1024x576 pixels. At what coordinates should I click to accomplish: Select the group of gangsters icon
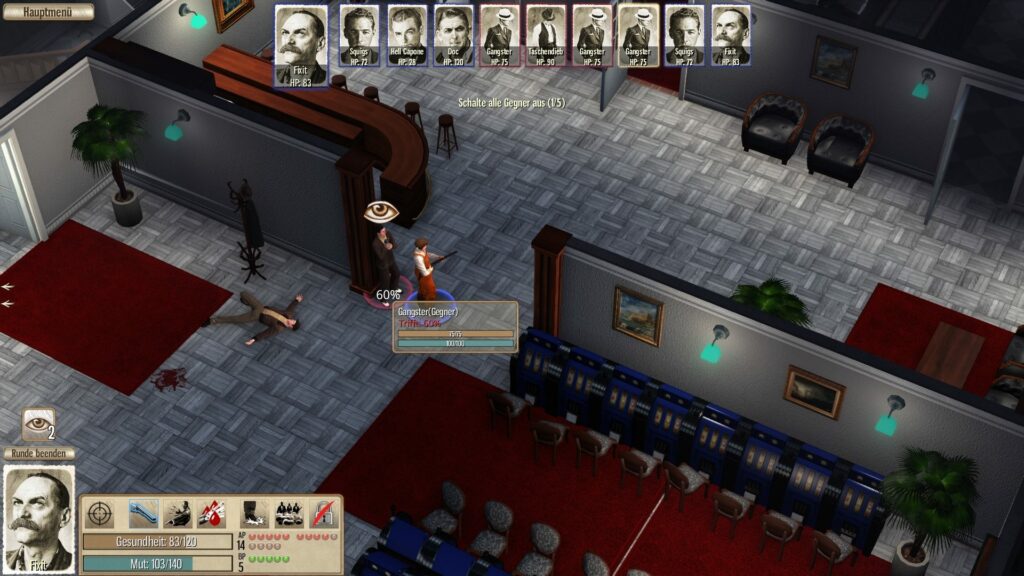pyautogui.click(x=288, y=513)
